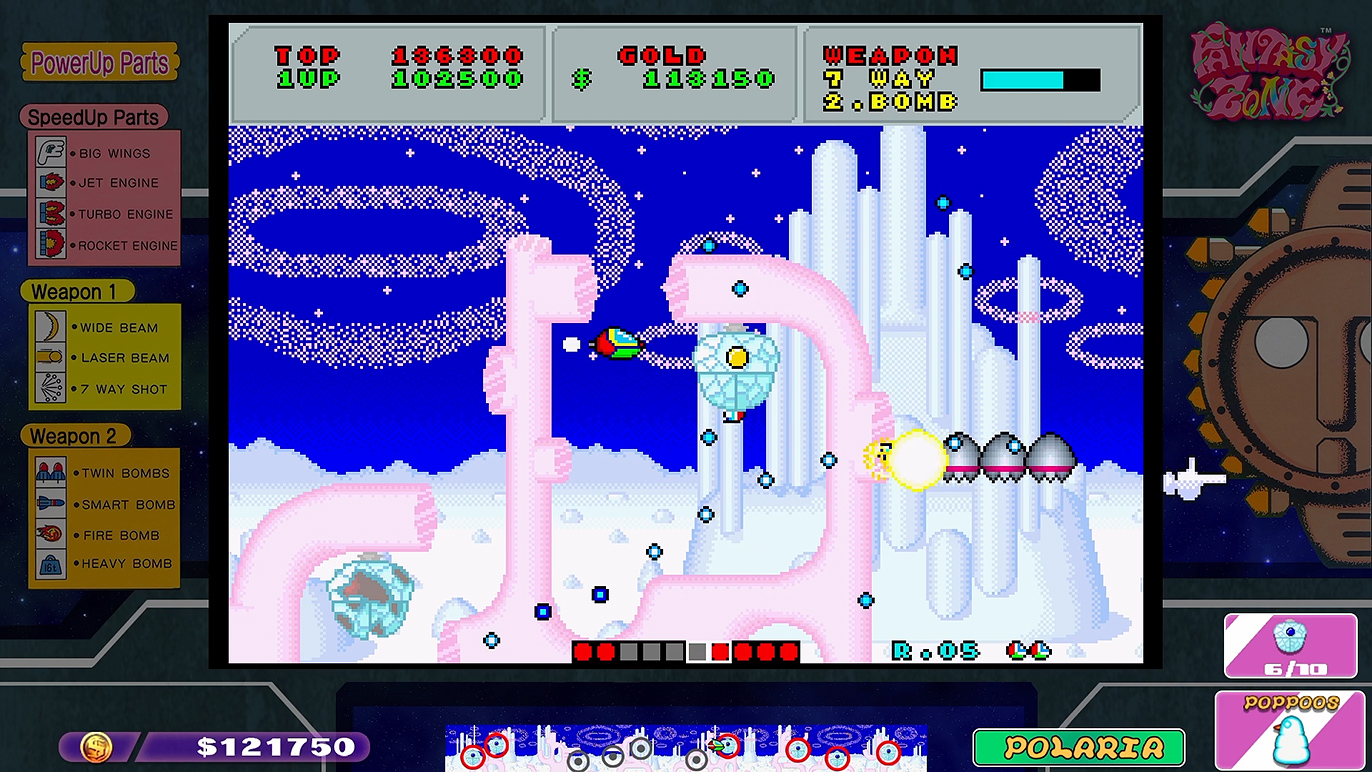Choose the Smart Bomb
The width and height of the screenshot is (1372, 772).
104,504
